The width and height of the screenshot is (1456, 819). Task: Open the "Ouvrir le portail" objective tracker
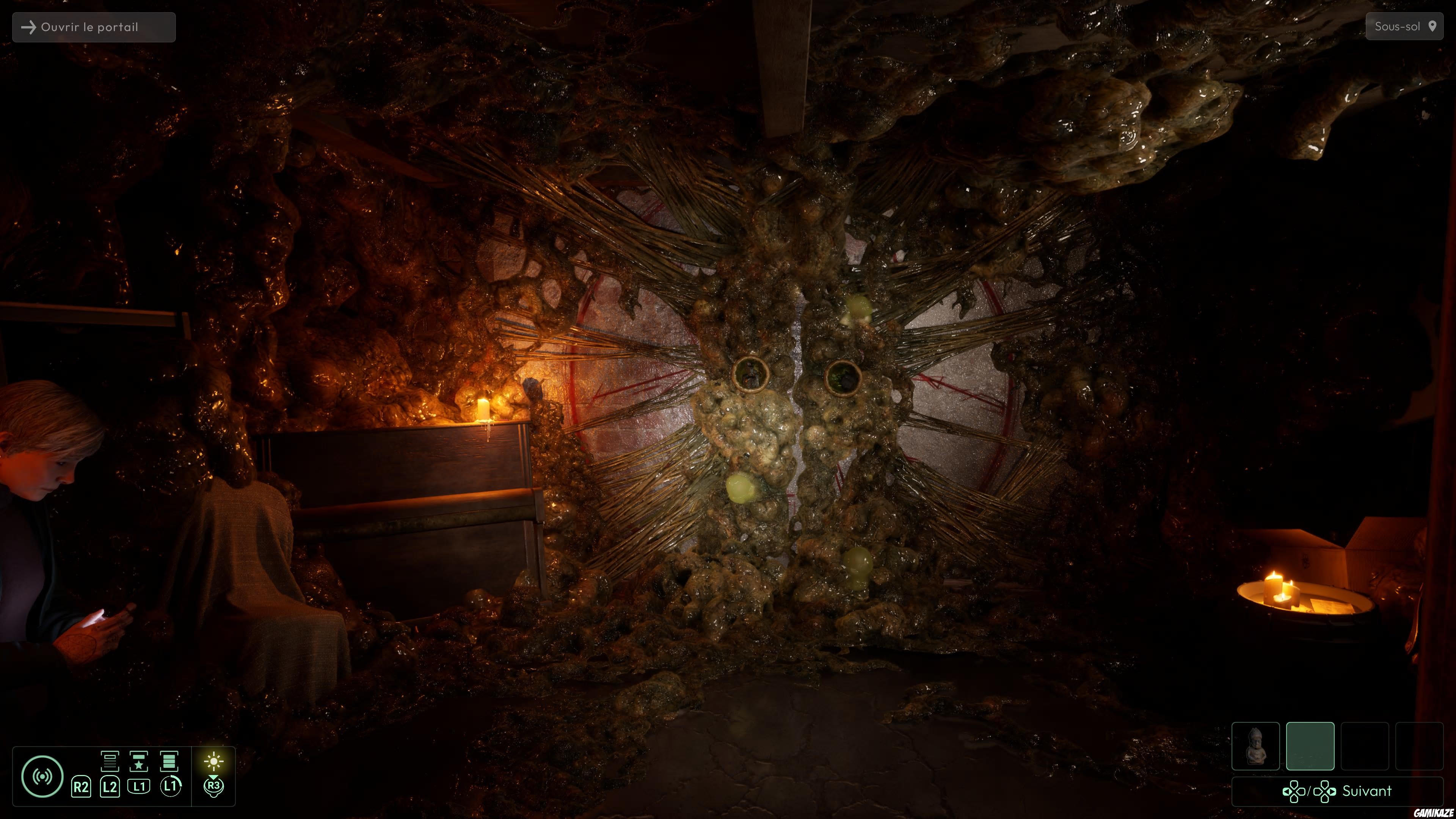(94, 27)
